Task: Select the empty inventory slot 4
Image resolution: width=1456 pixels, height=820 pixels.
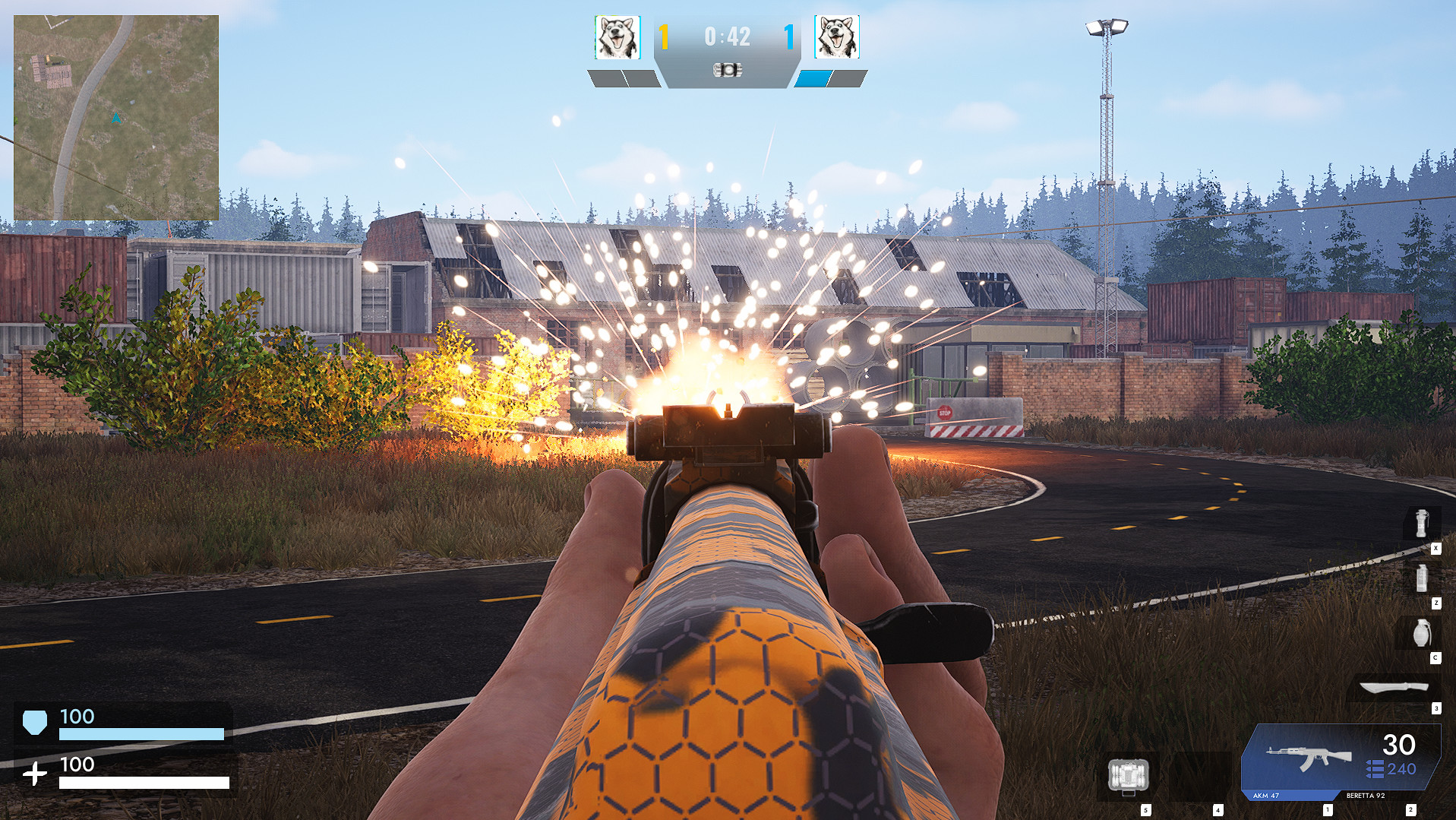Action: (x=1198, y=776)
